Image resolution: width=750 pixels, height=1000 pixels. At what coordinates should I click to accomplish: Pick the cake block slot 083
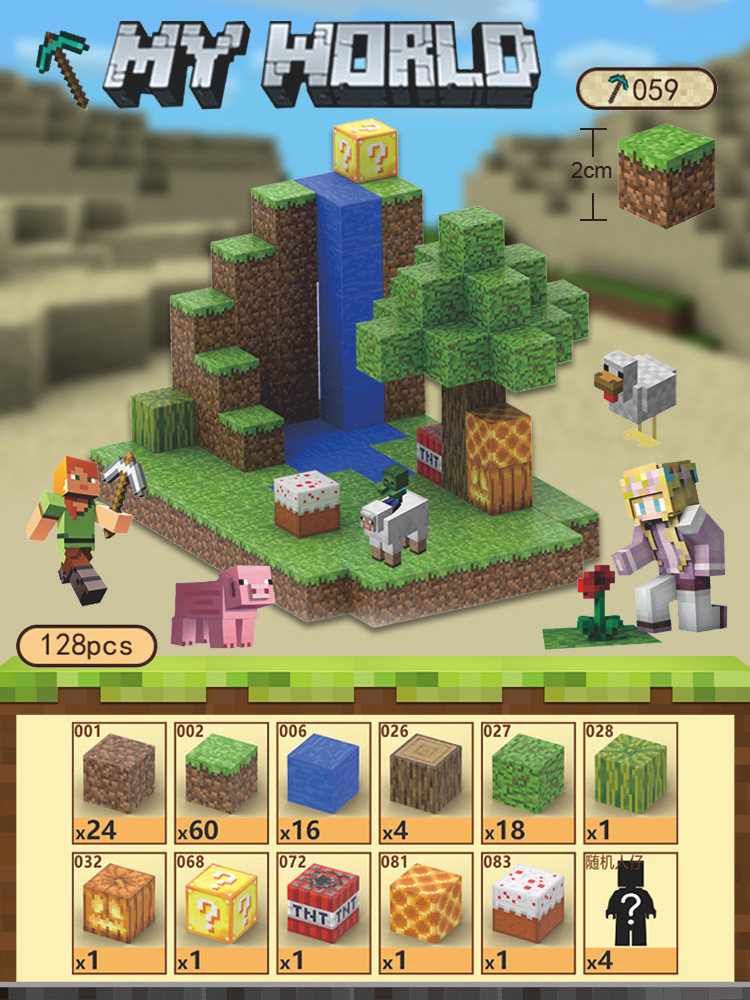point(528,911)
